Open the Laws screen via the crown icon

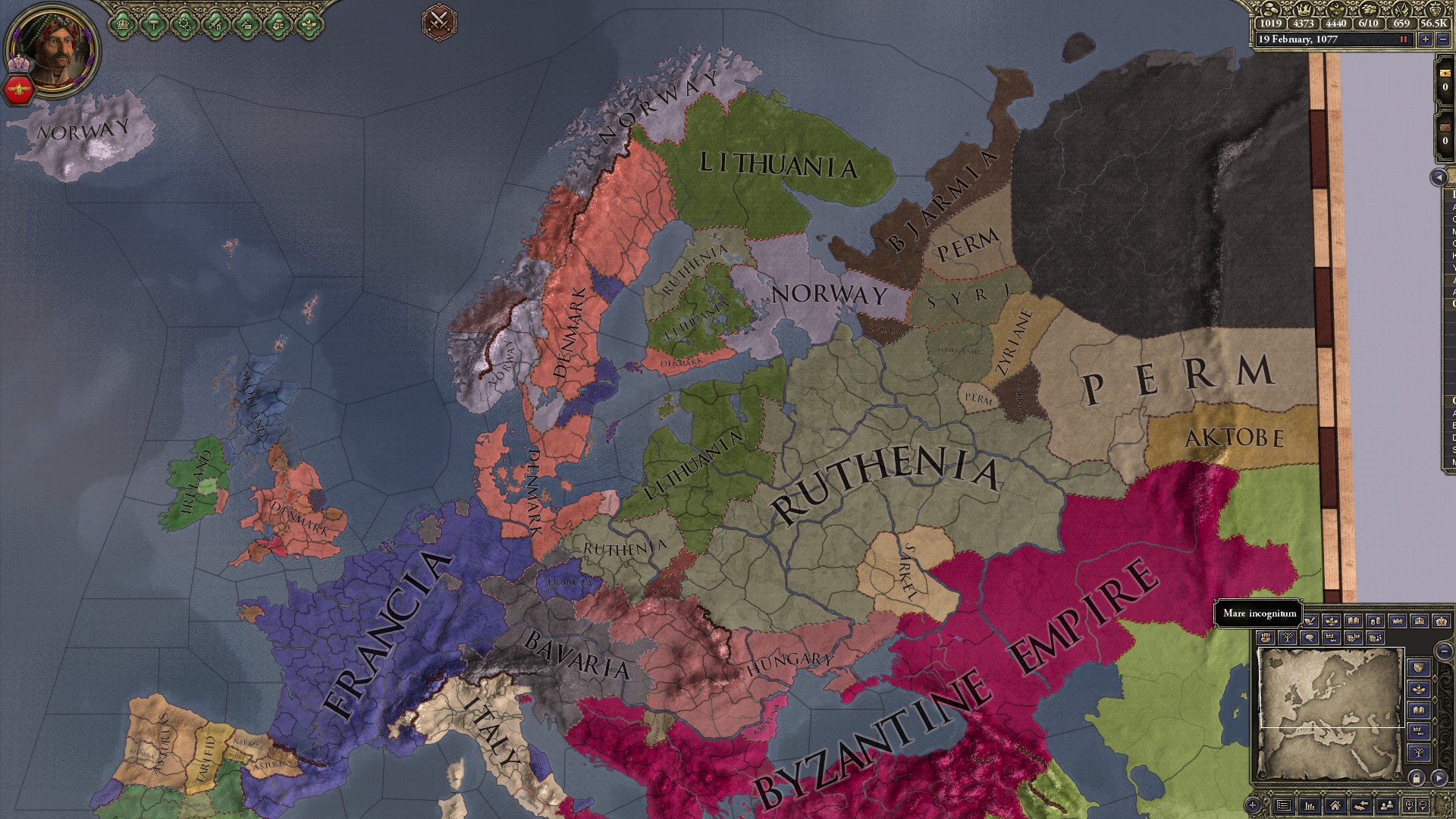click(123, 23)
